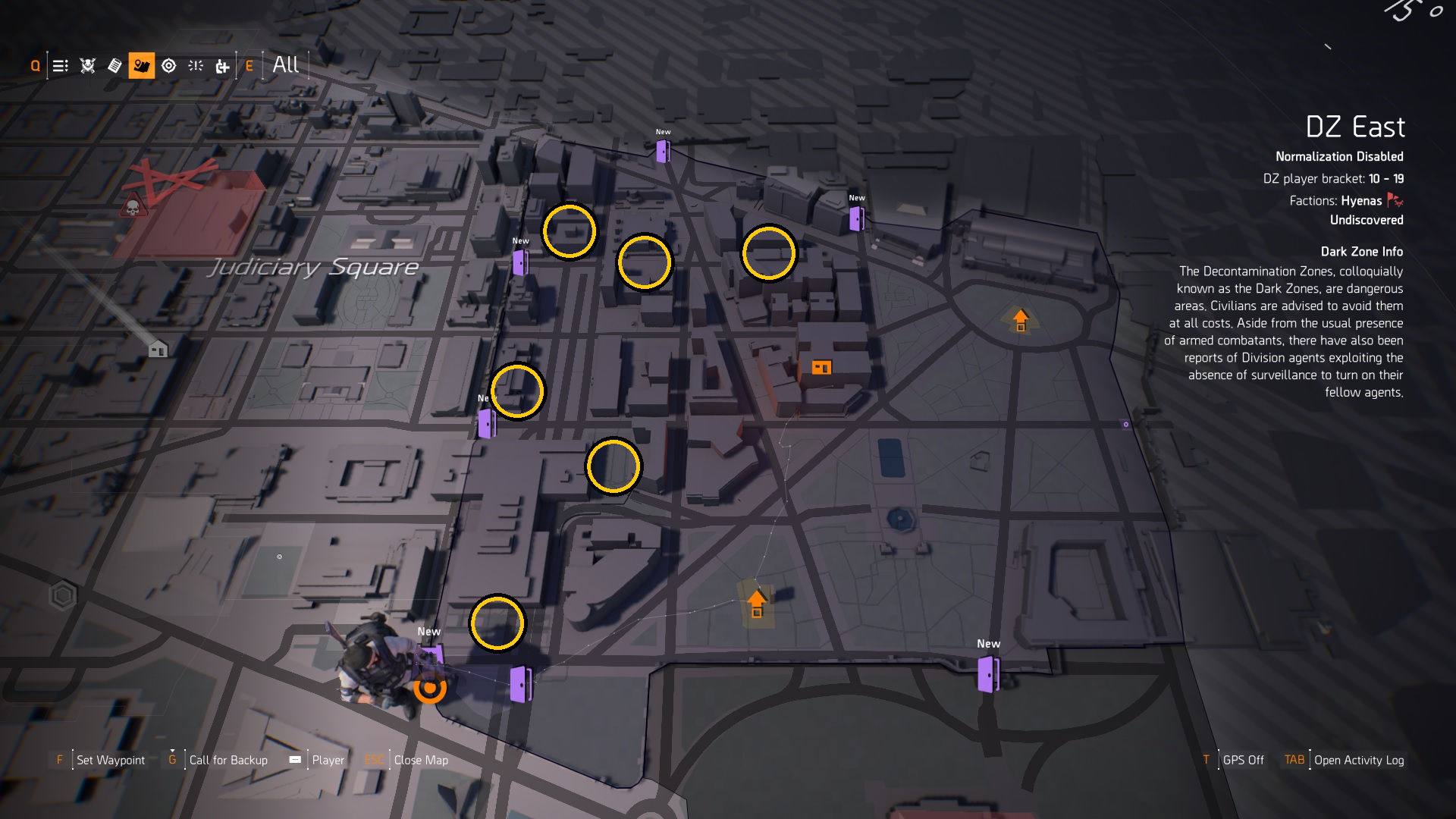Click Call for Backup

click(228, 759)
